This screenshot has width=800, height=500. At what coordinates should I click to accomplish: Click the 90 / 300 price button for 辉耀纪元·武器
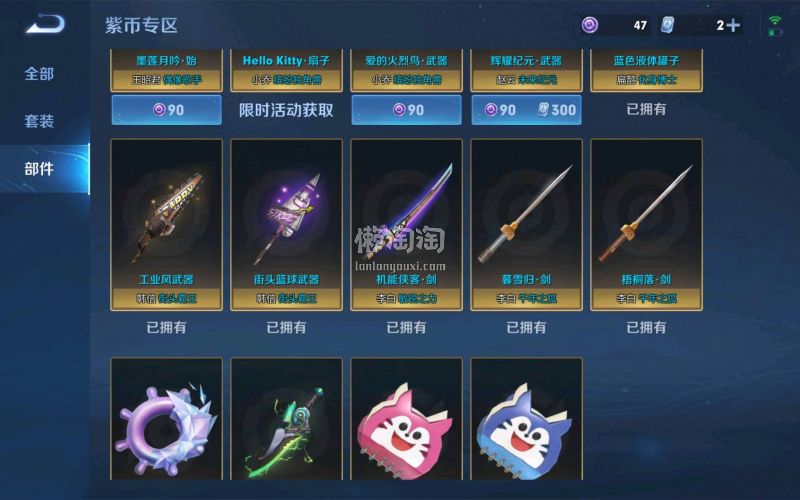tap(526, 109)
